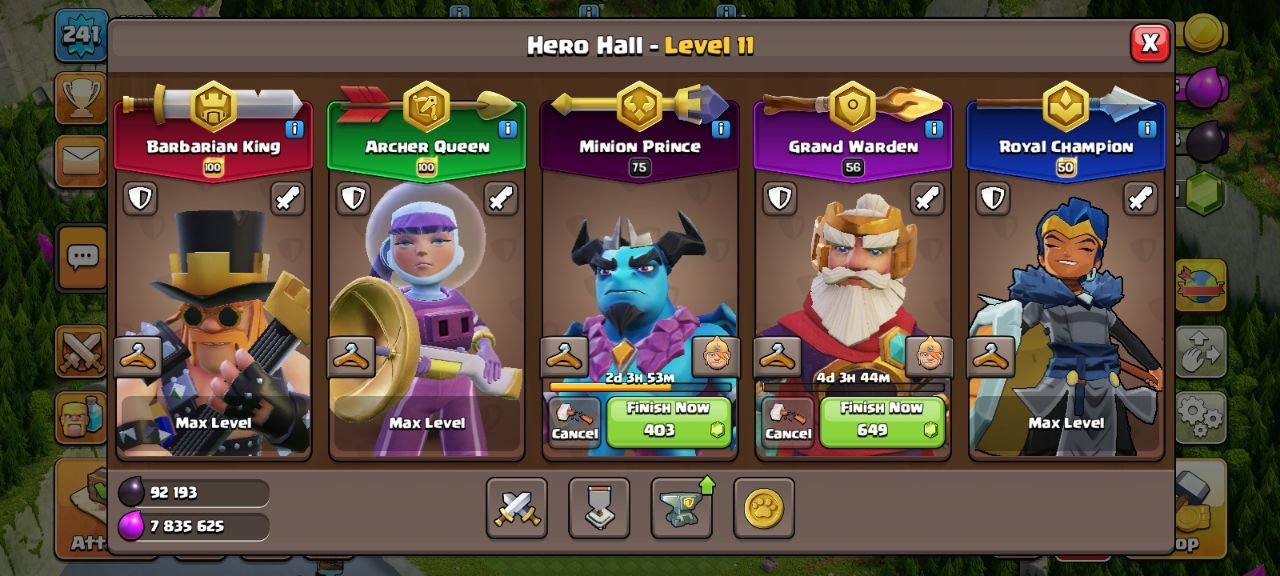Open Barbarian King skin wardrobe
The image size is (1280, 576).
[x=139, y=357]
